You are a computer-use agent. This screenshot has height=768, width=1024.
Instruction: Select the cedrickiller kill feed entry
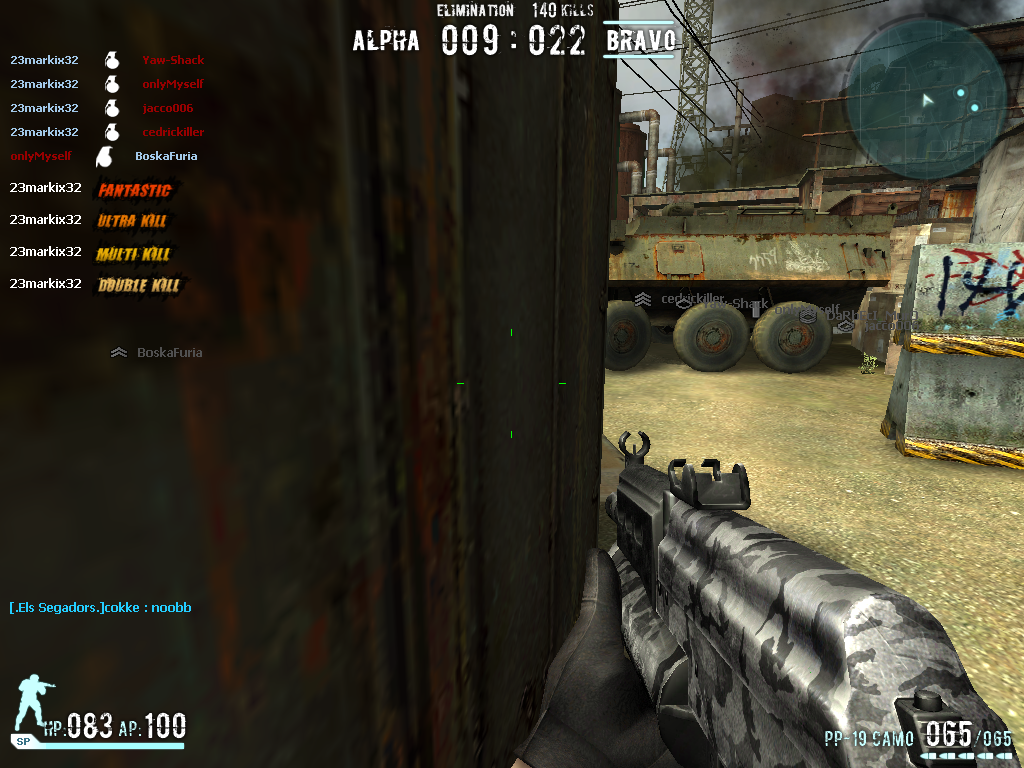[107, 132]
